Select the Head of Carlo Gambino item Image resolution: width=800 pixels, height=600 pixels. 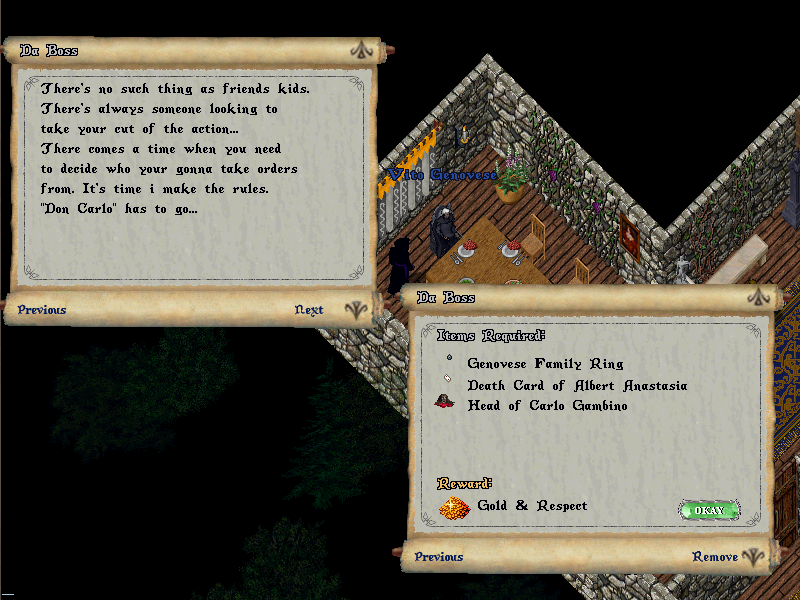coord(547,405)
